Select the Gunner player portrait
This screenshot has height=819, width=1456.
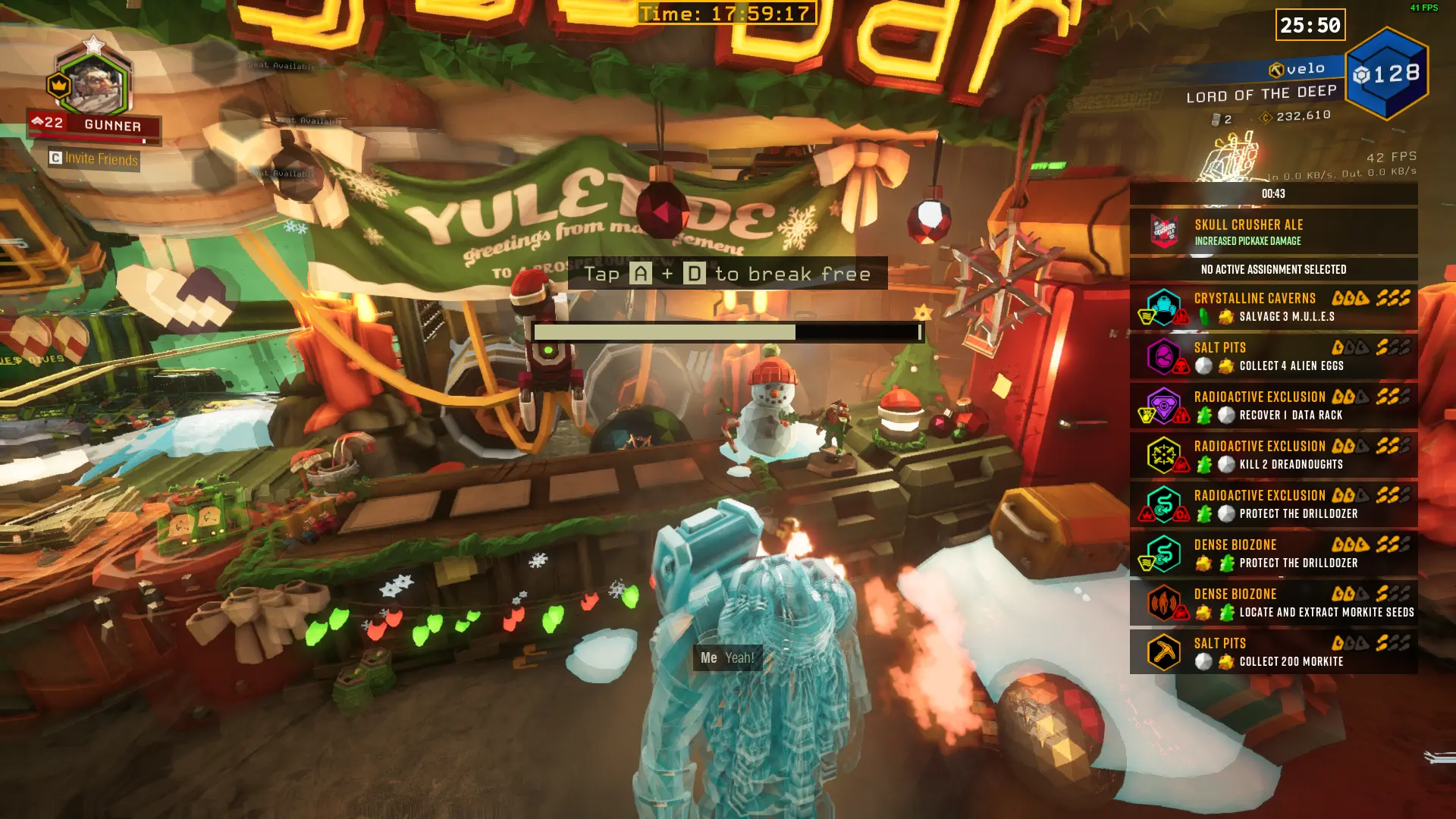(94, 85)
